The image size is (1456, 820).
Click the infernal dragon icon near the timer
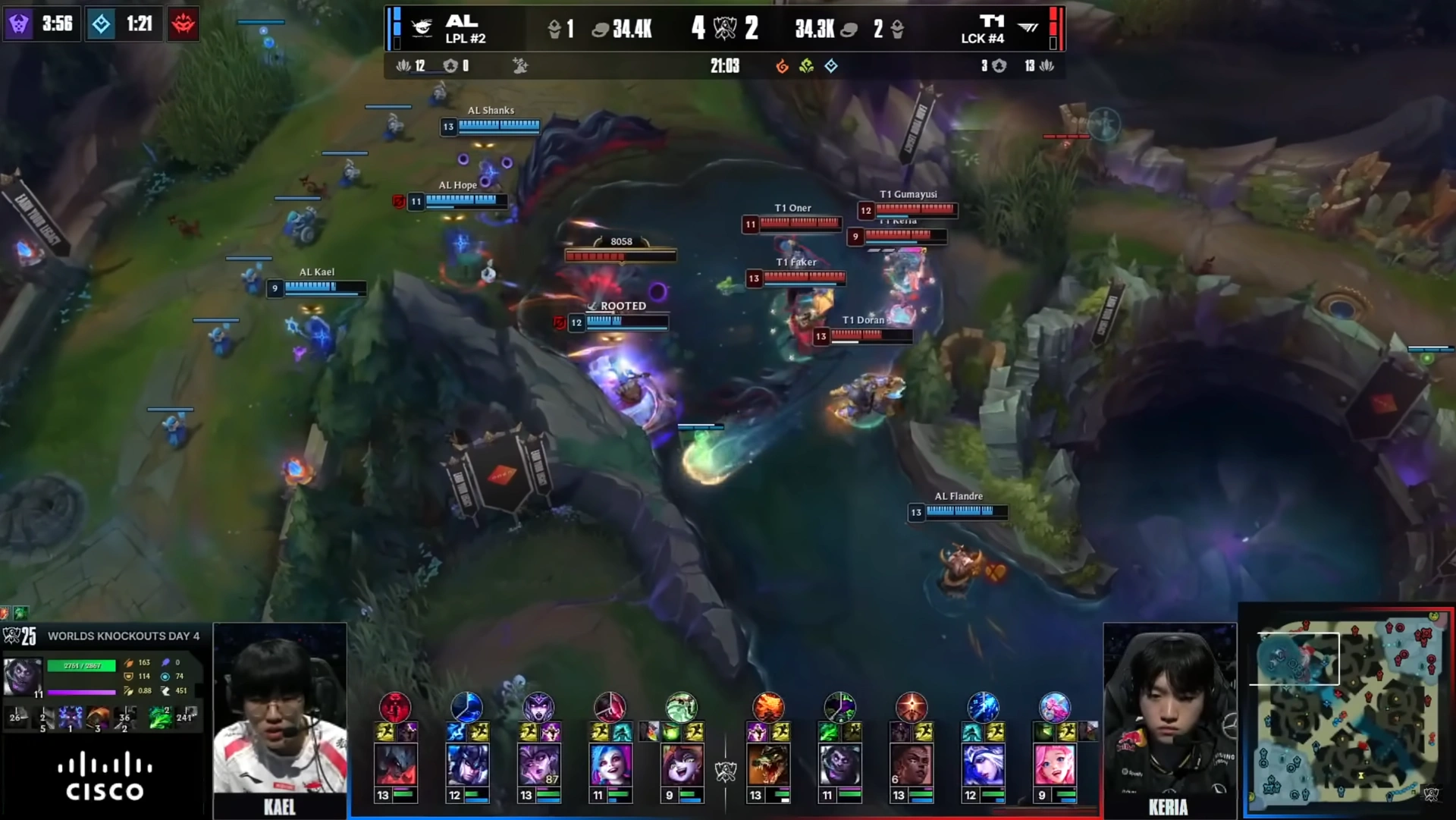click(780, 66)
